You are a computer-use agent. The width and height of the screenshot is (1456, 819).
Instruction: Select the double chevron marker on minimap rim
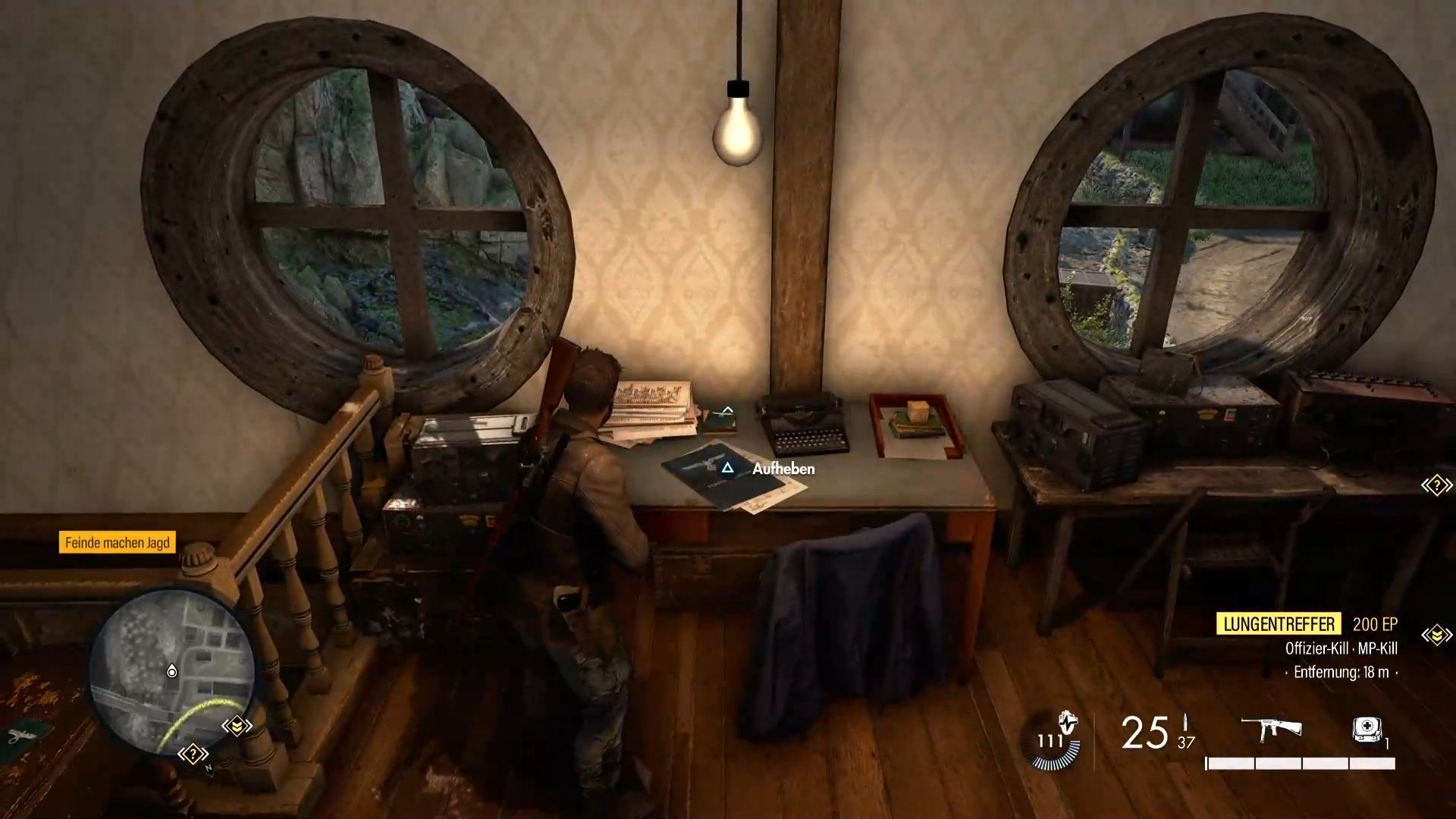click(x=237, y=726)
